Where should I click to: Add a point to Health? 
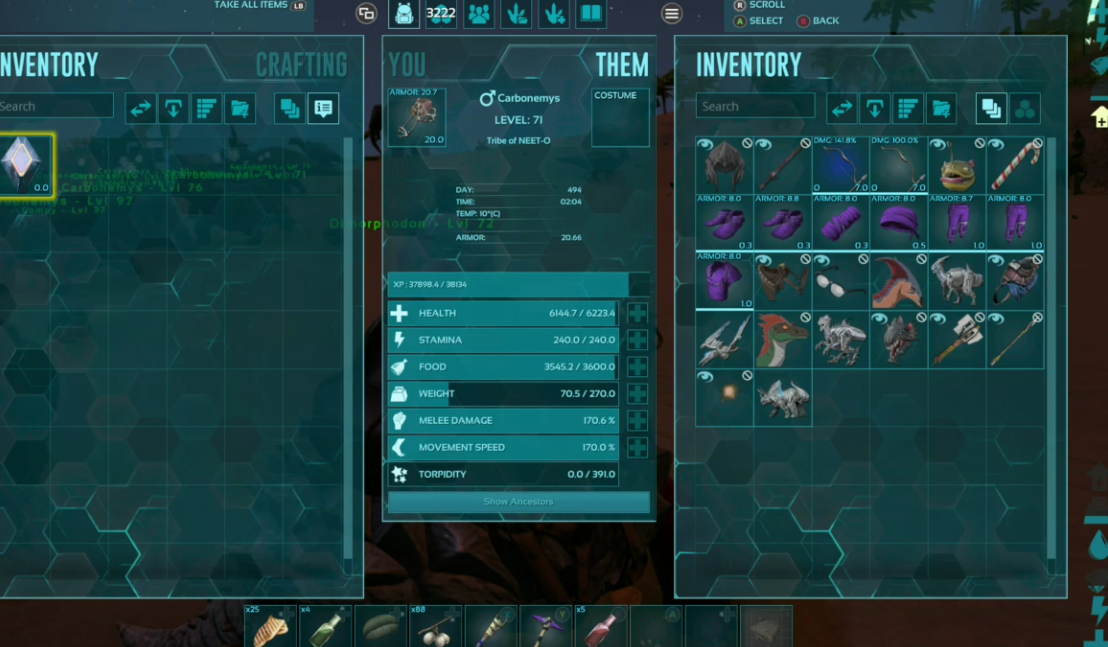point(637,313)
